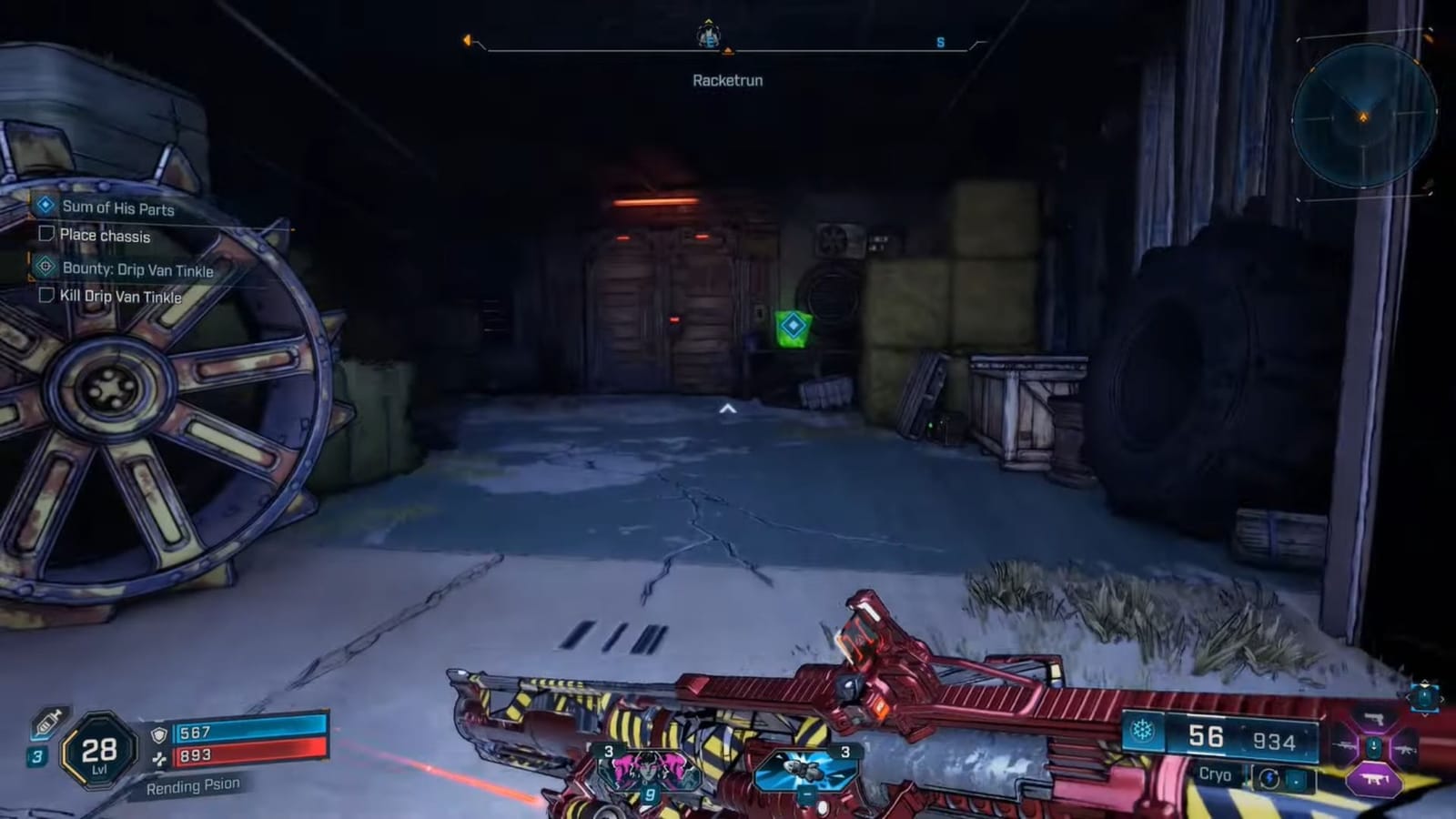The image size is (1456, 819).
Task: Toggle the Sum of His Parts tracking diamond
Action: (43, 208)
